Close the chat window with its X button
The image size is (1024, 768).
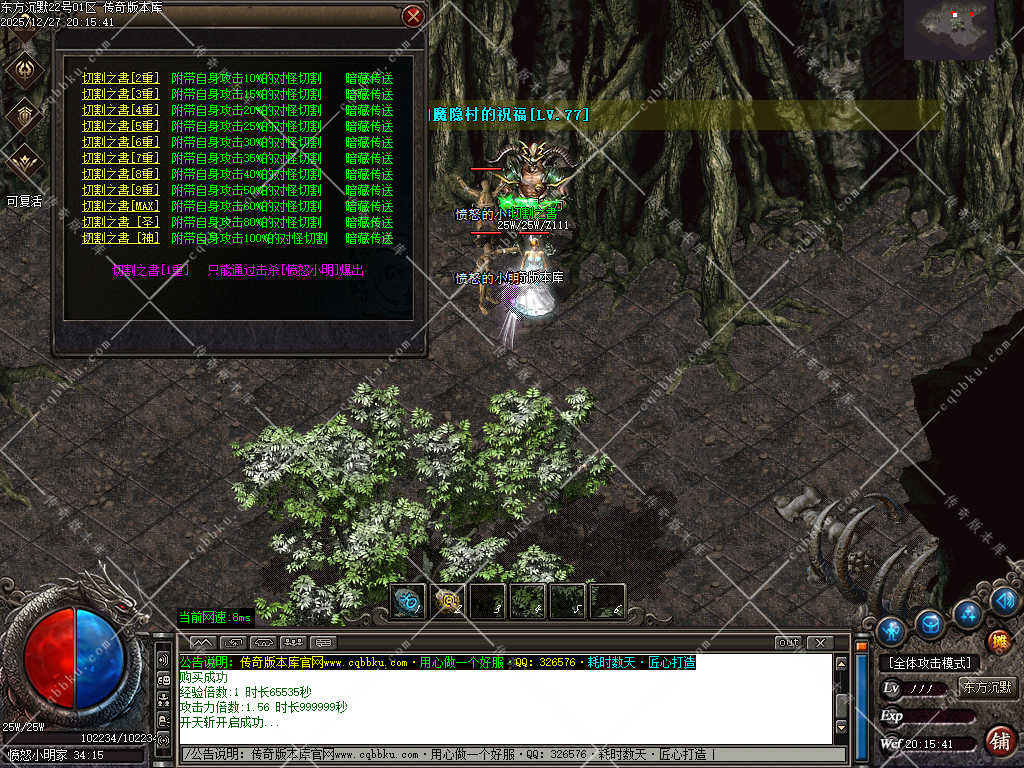820,642
